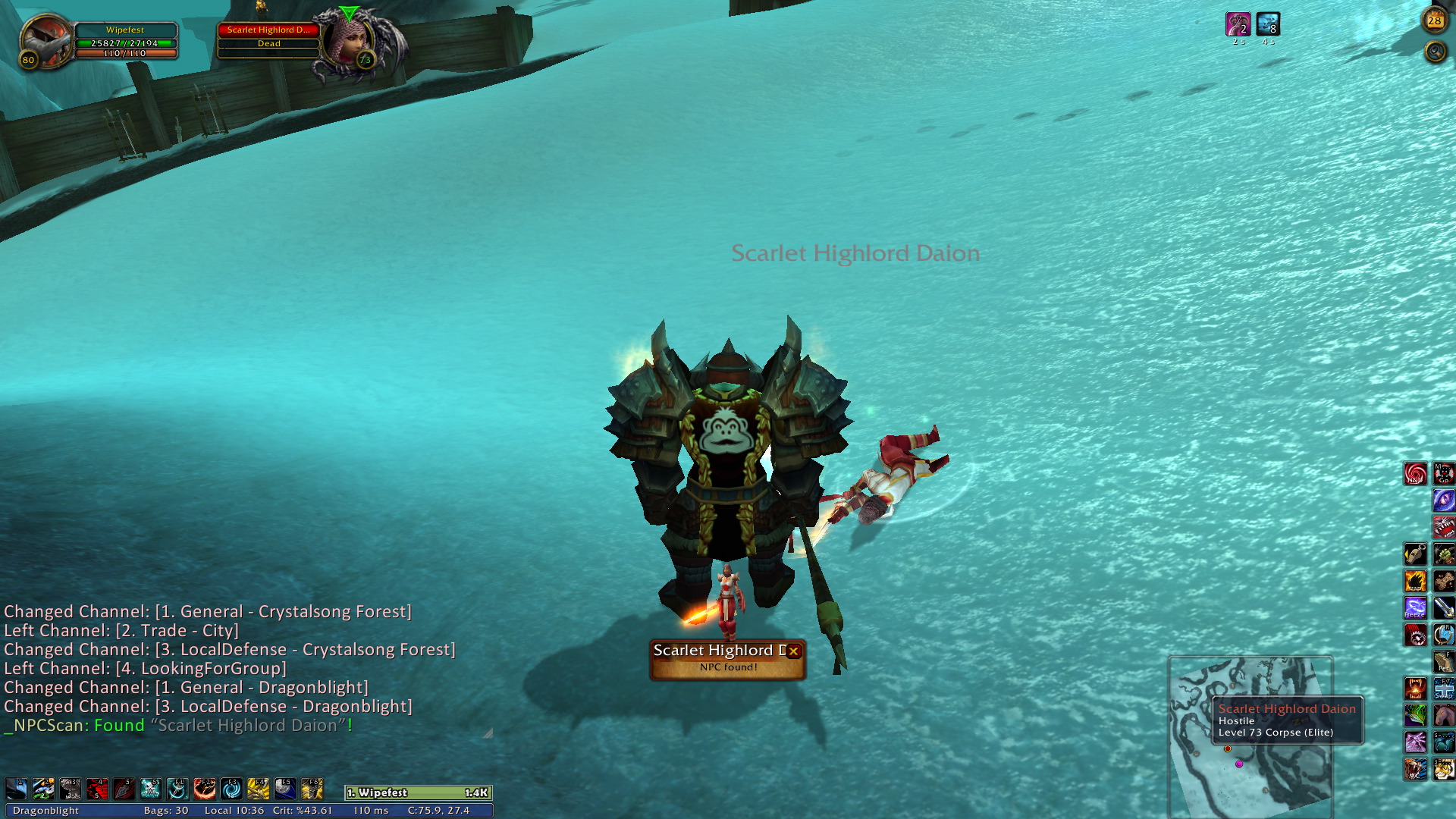Click the magnifying glass tracking button

(x=1435, y=52)
